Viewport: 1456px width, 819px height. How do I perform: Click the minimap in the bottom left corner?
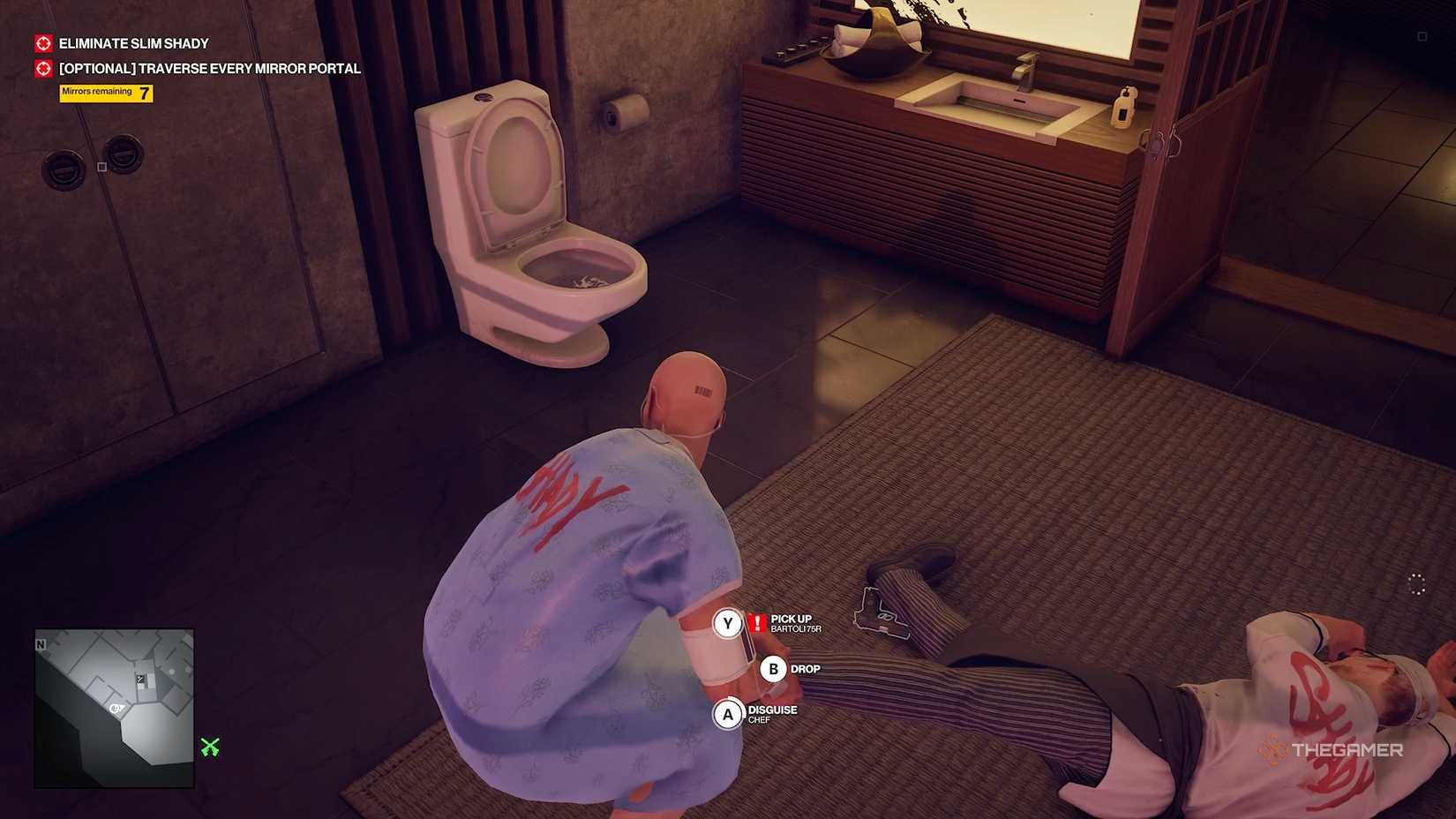click(116, 709)
